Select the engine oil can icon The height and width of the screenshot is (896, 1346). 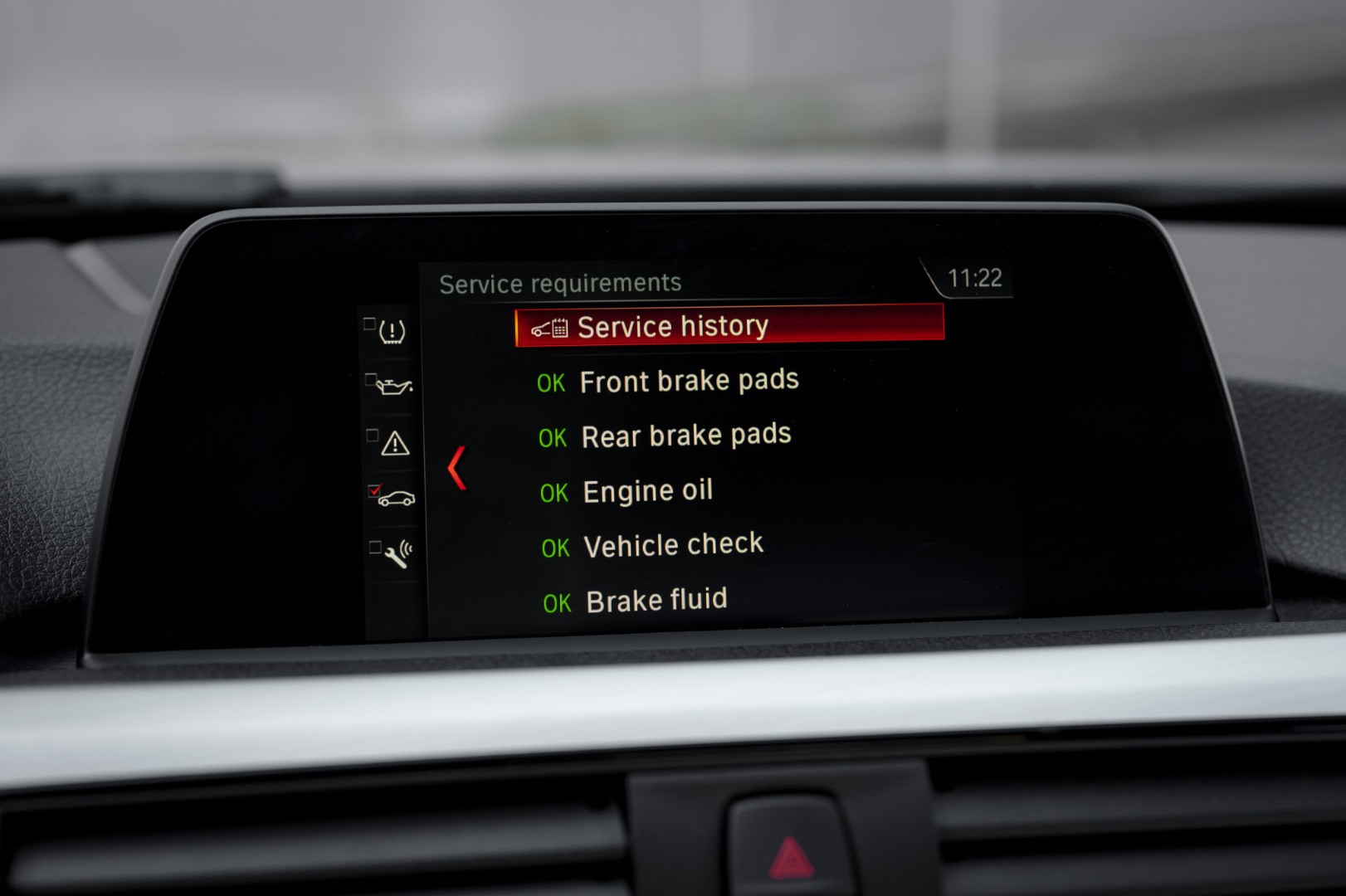tap(393, 387)
